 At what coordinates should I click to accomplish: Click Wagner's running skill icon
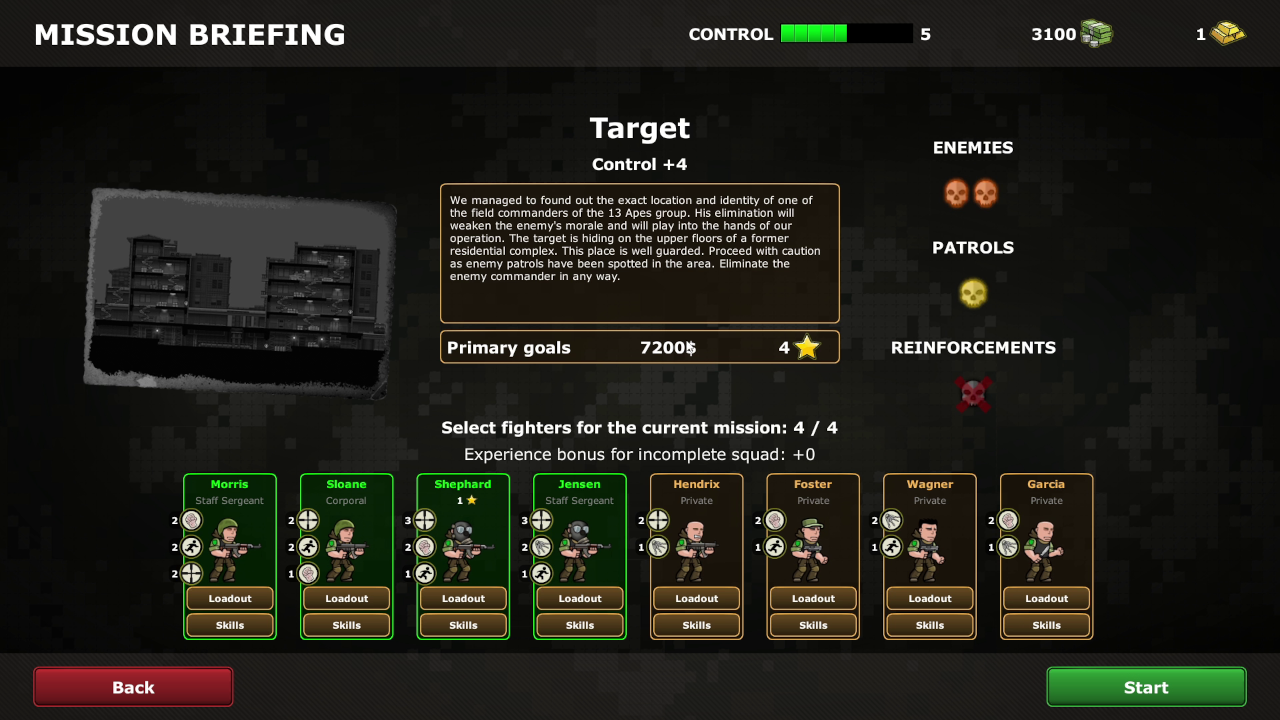pos(891,546)
